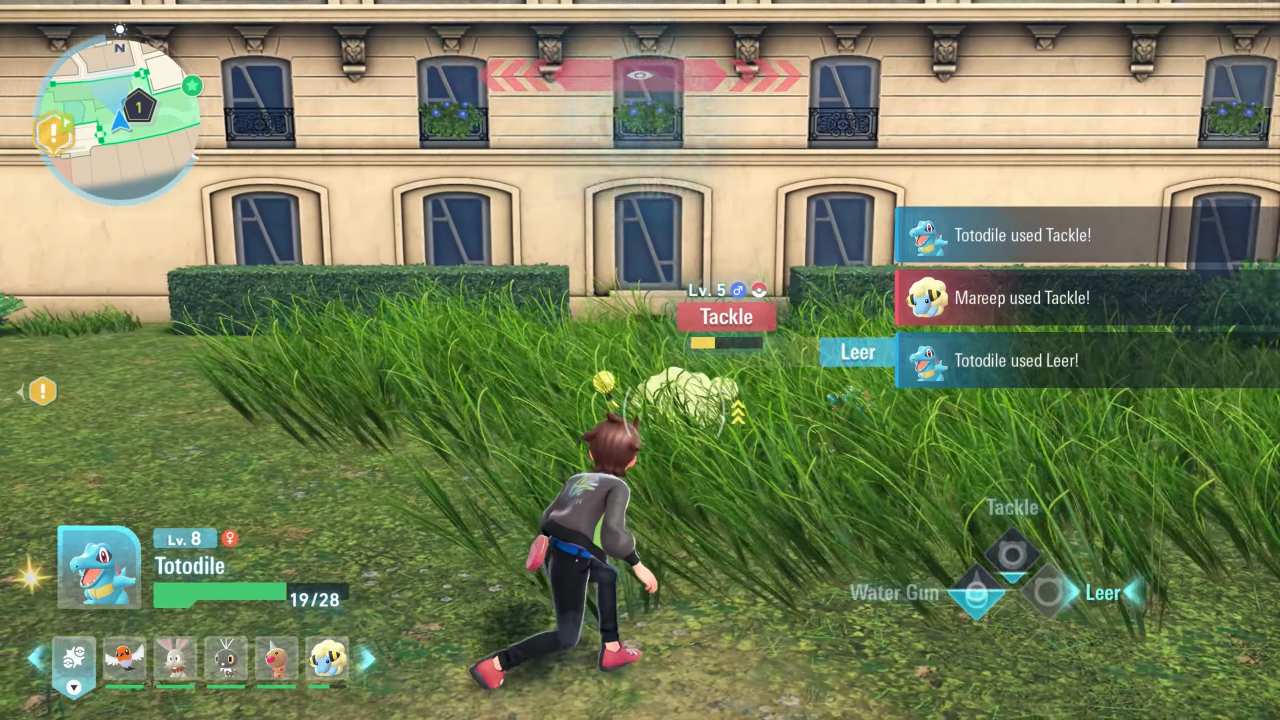Click the yellow exclamation alert at left edge
The width and height of the screenshot is (1280, 720).
pyautogui.click(x=42, y=392)
